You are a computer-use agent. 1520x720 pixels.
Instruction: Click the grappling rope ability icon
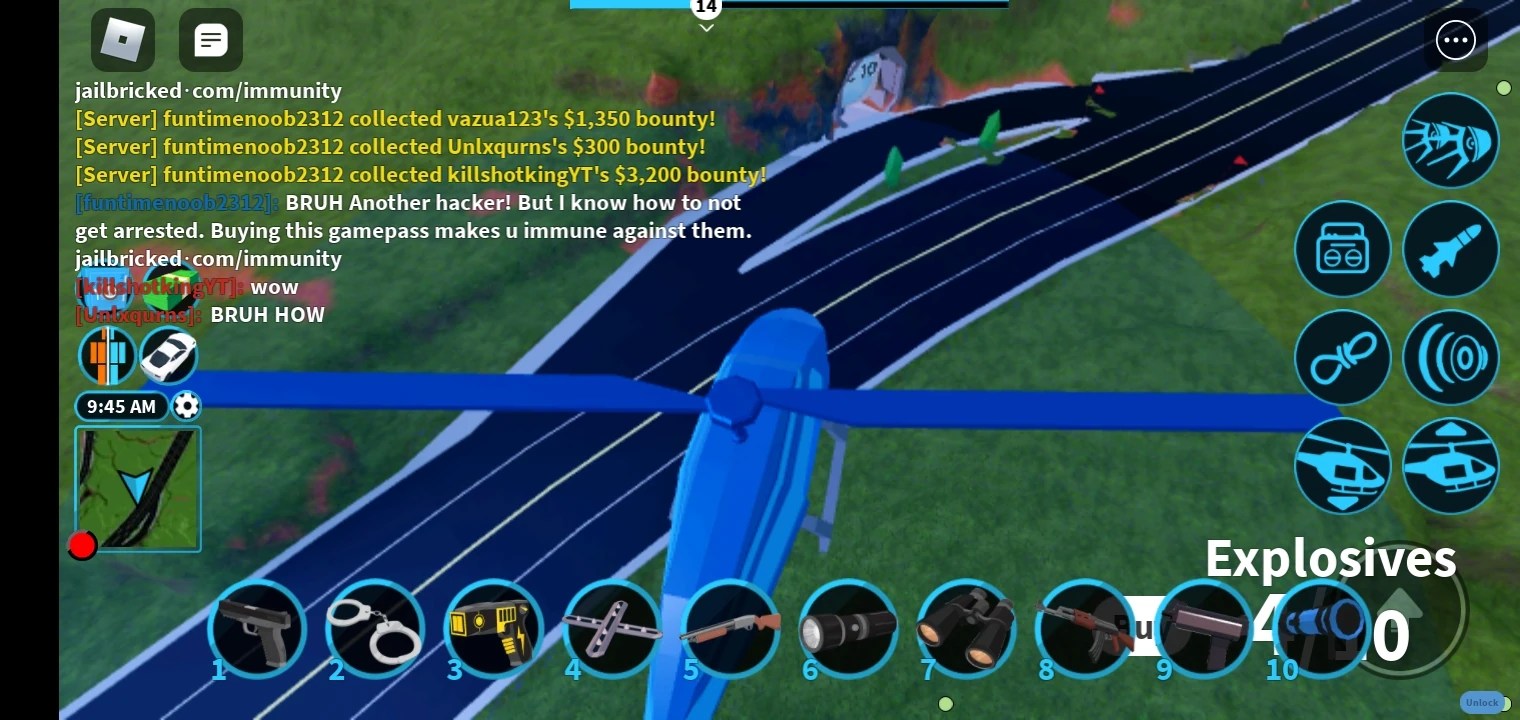tap(1343, 357)
